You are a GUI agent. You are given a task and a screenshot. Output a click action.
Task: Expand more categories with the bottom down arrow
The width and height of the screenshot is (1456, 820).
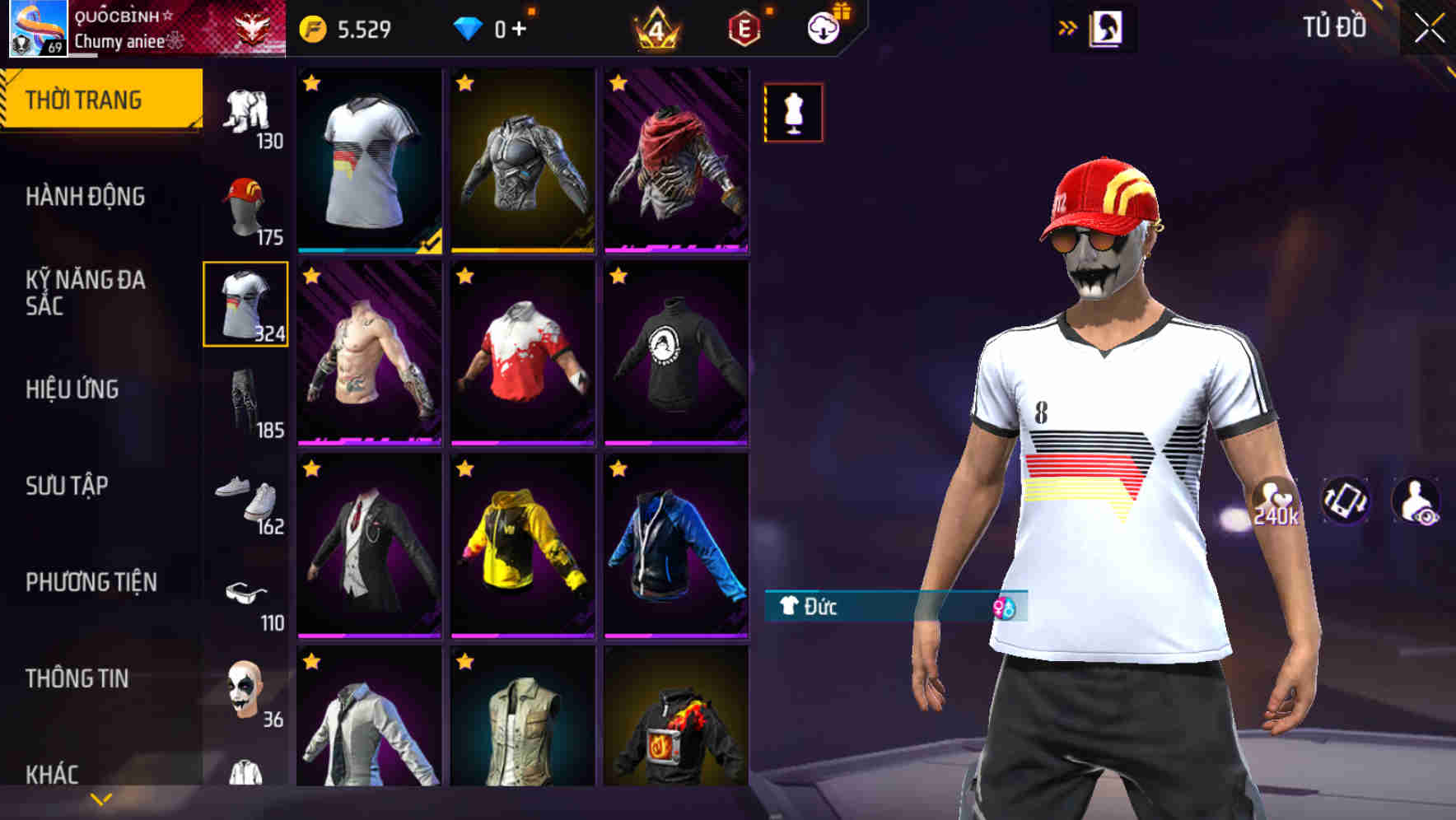coord(101,798)
